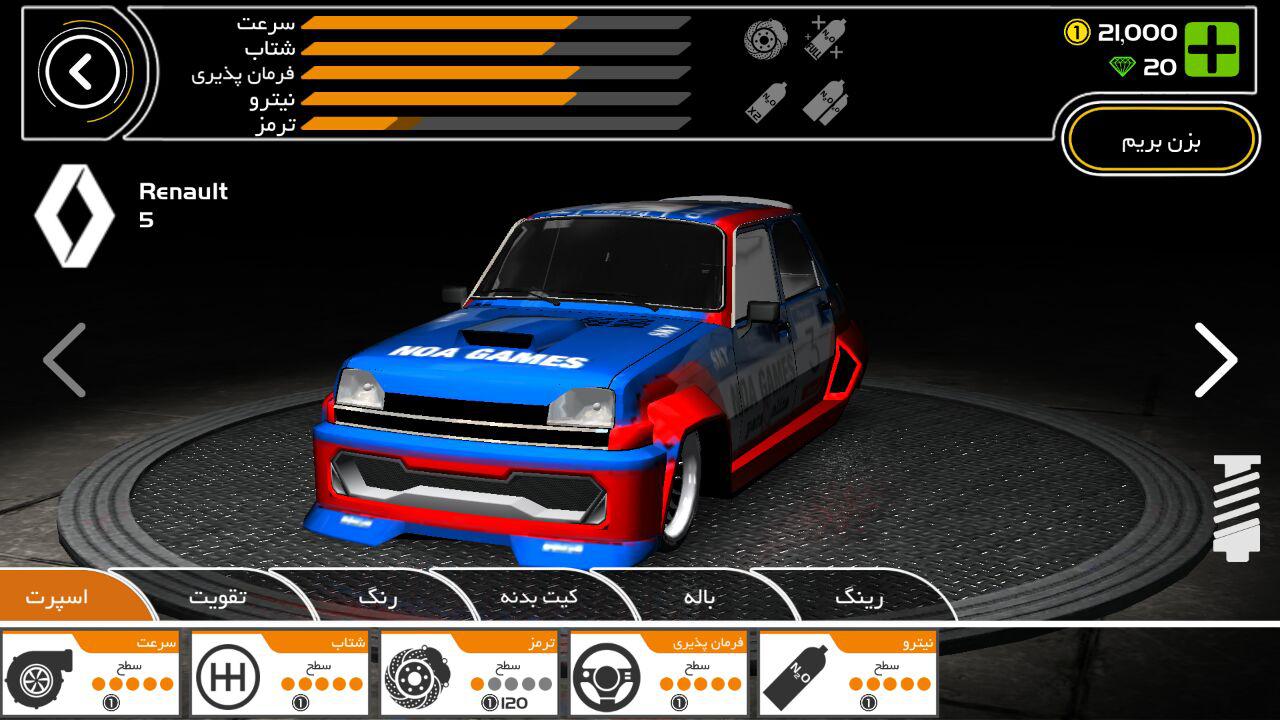
Task: Click the brake disc icon at top
Action: [x=766, y=40]
